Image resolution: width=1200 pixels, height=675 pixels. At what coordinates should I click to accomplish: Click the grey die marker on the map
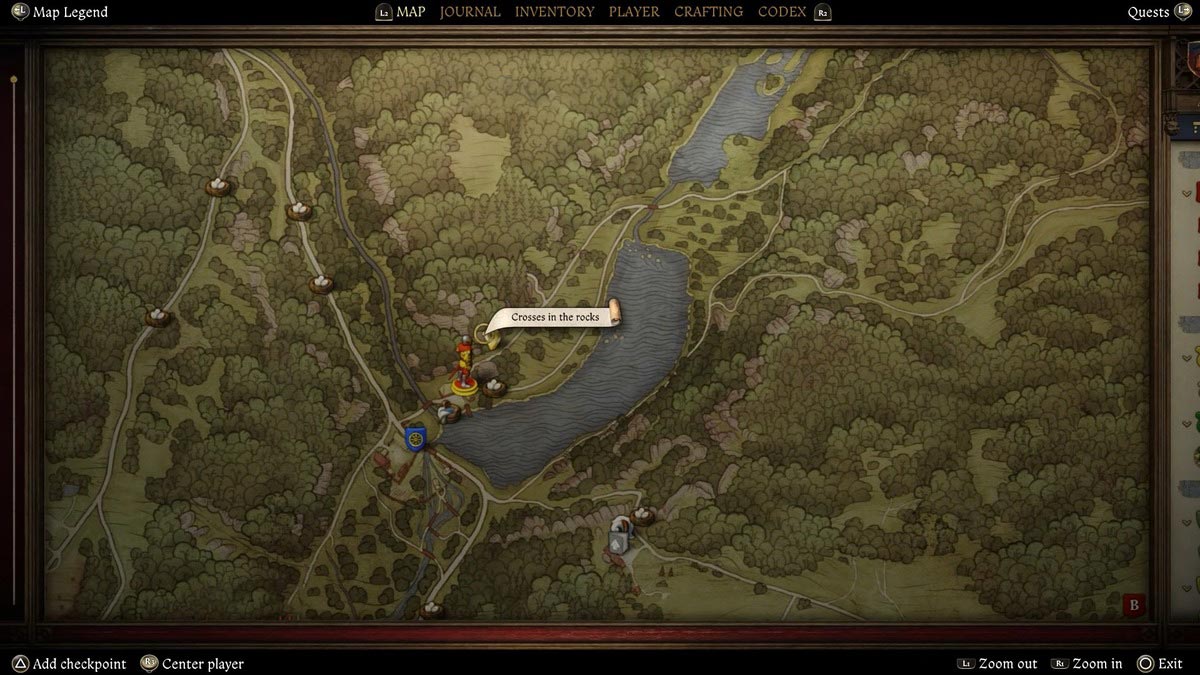619,537
